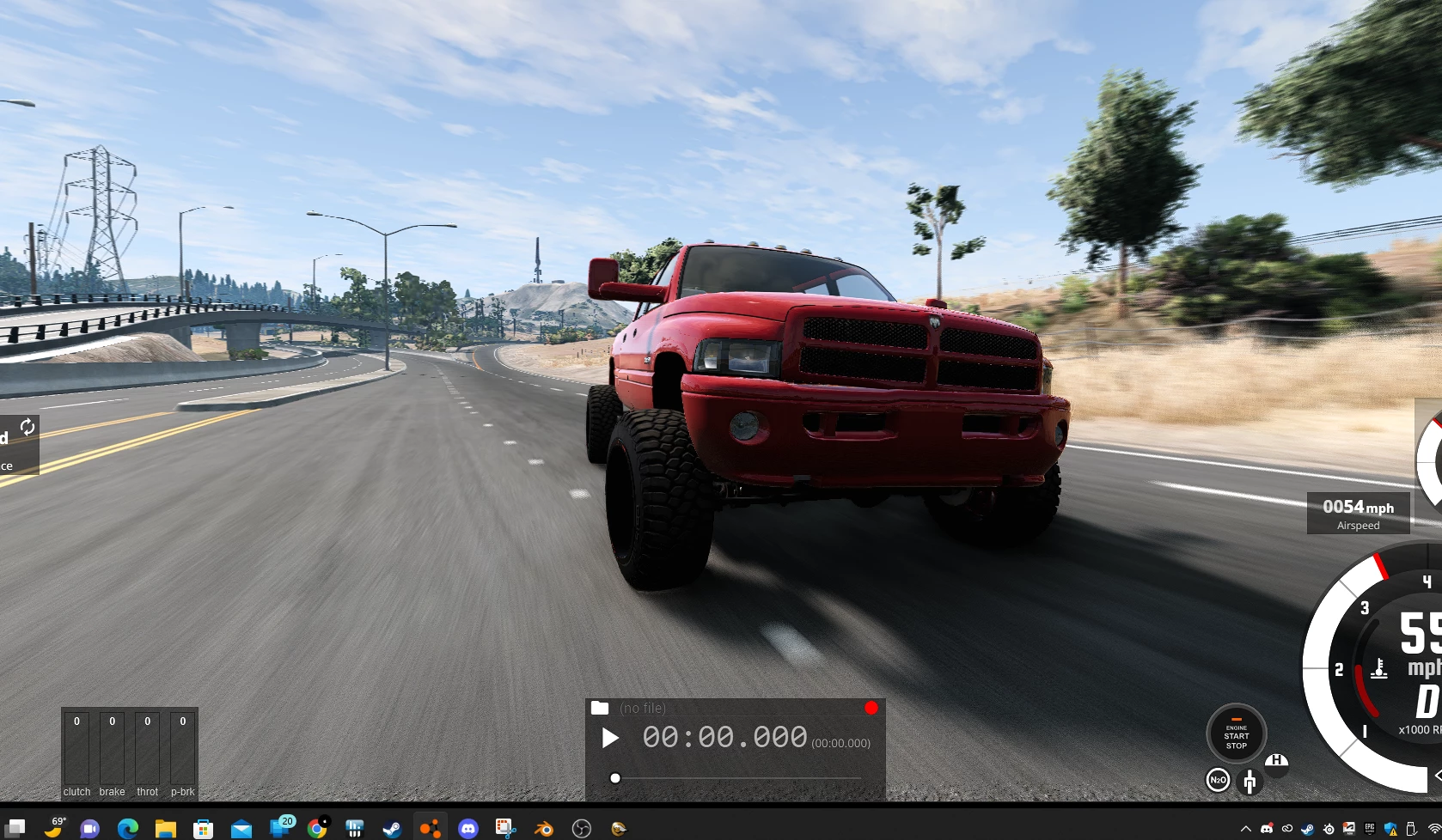The width and height of the screenshot is (1442, 840).
Task: Click the replay timeline scrubber handle
Action: [x=615, y=778]
